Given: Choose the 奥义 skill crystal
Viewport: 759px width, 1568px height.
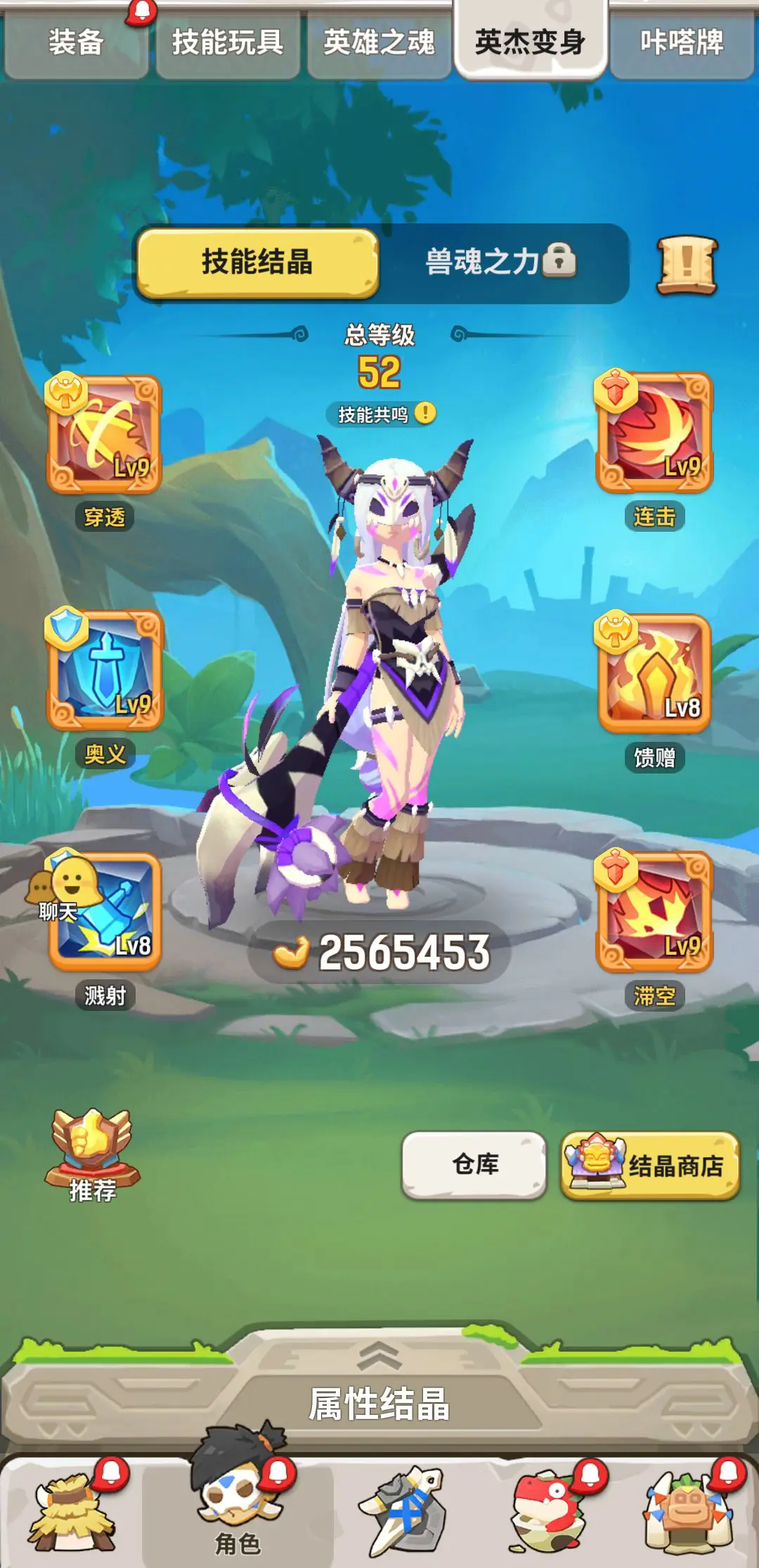Looking at the screenshot, I should pos(105,671).
